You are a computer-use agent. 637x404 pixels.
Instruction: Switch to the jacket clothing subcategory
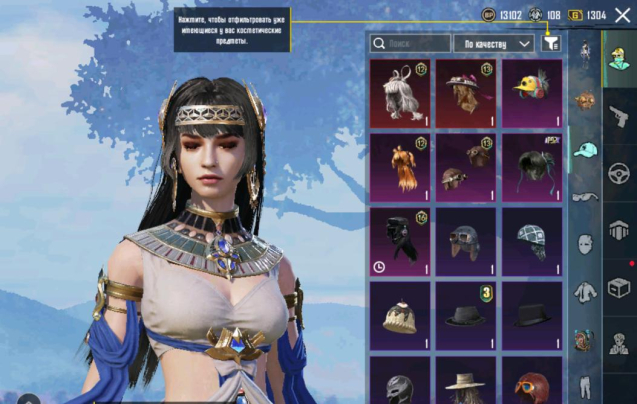coord(585,292)
